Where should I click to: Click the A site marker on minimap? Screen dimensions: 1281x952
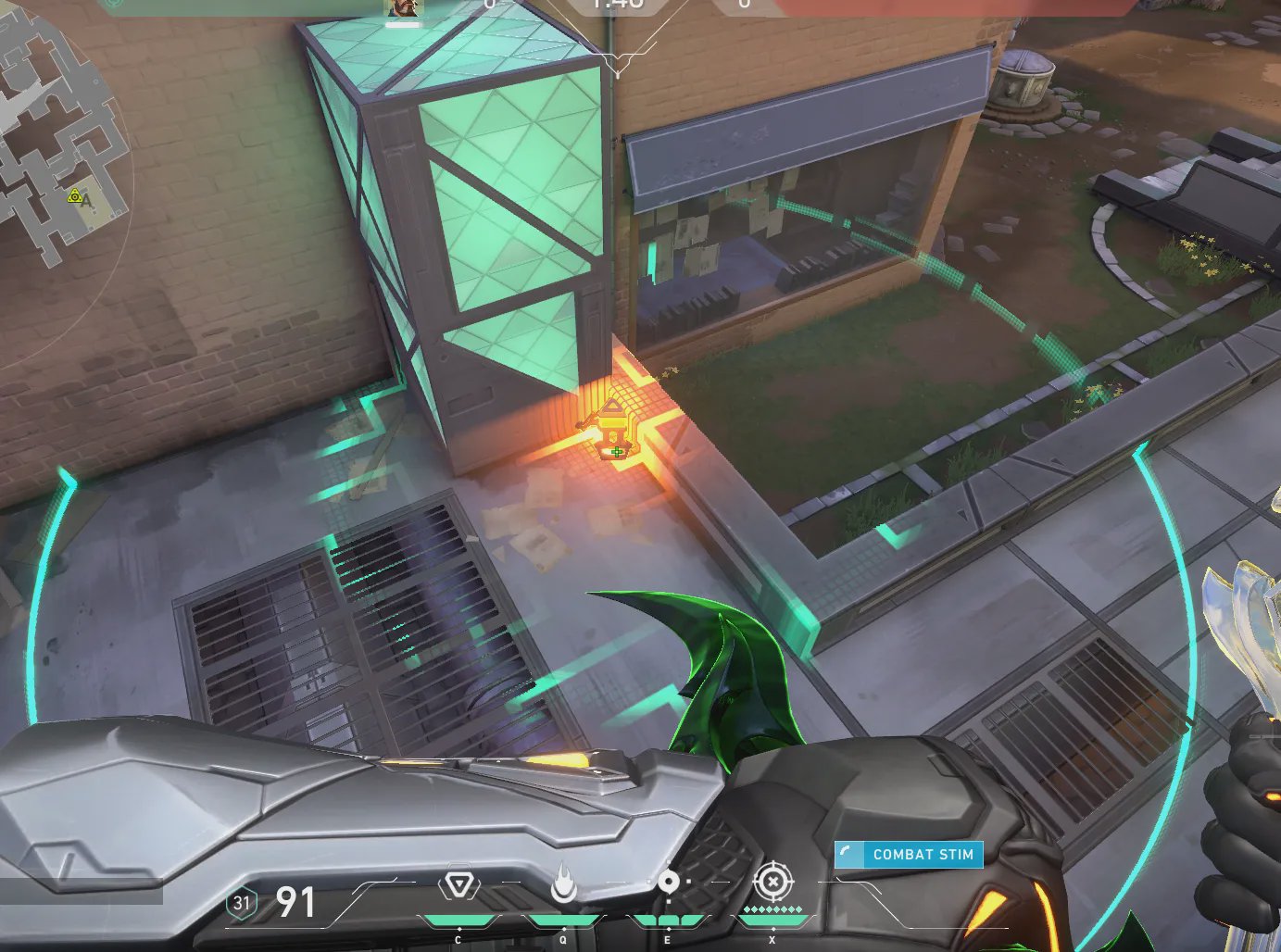pyautogui.click(x=86, y=198)
